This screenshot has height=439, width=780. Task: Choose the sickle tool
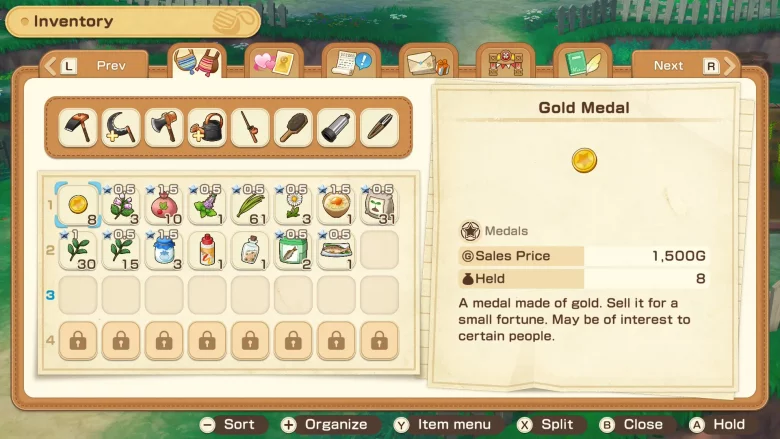coord(121,128)
